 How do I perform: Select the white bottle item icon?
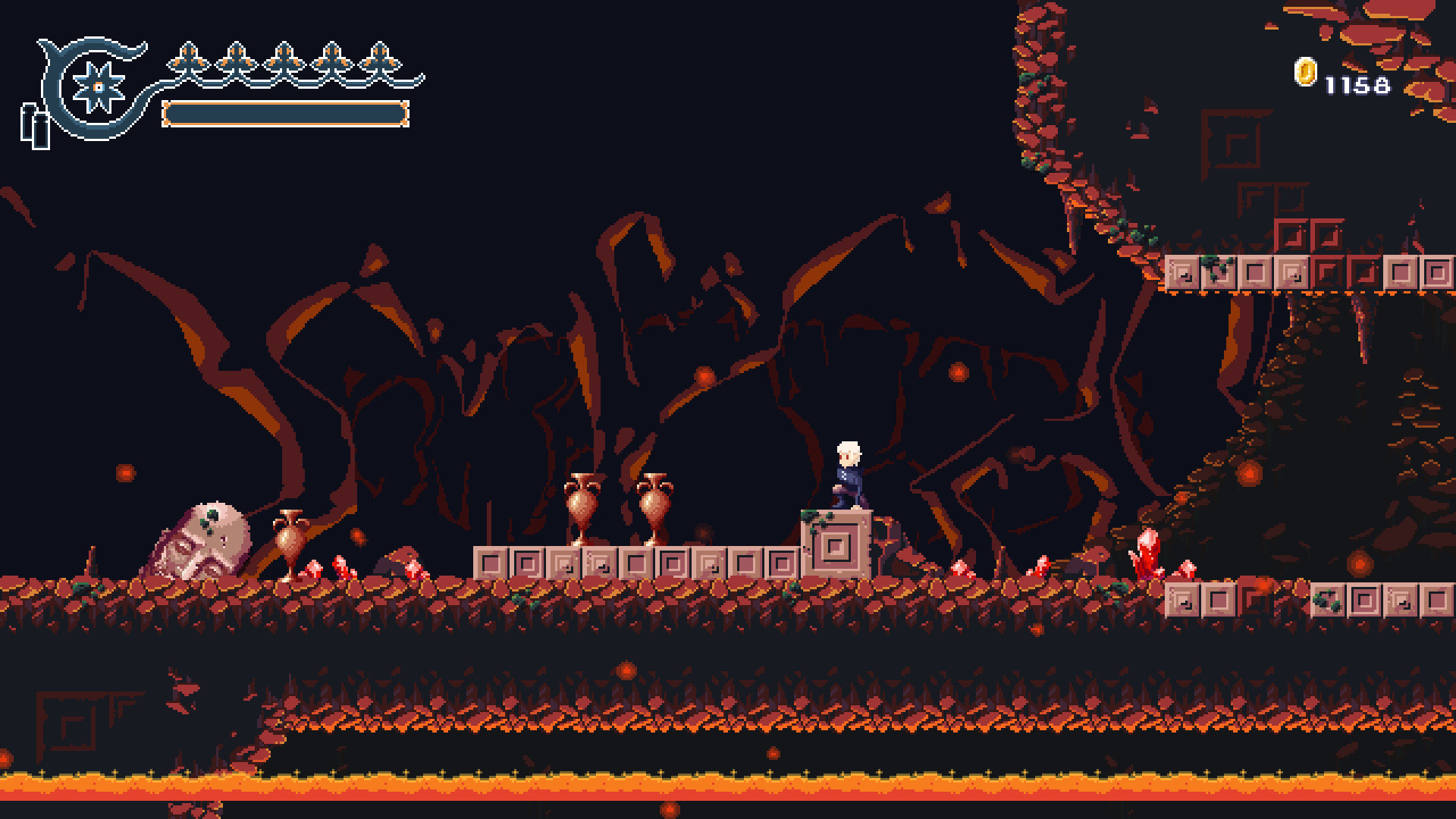pos(35,127)
